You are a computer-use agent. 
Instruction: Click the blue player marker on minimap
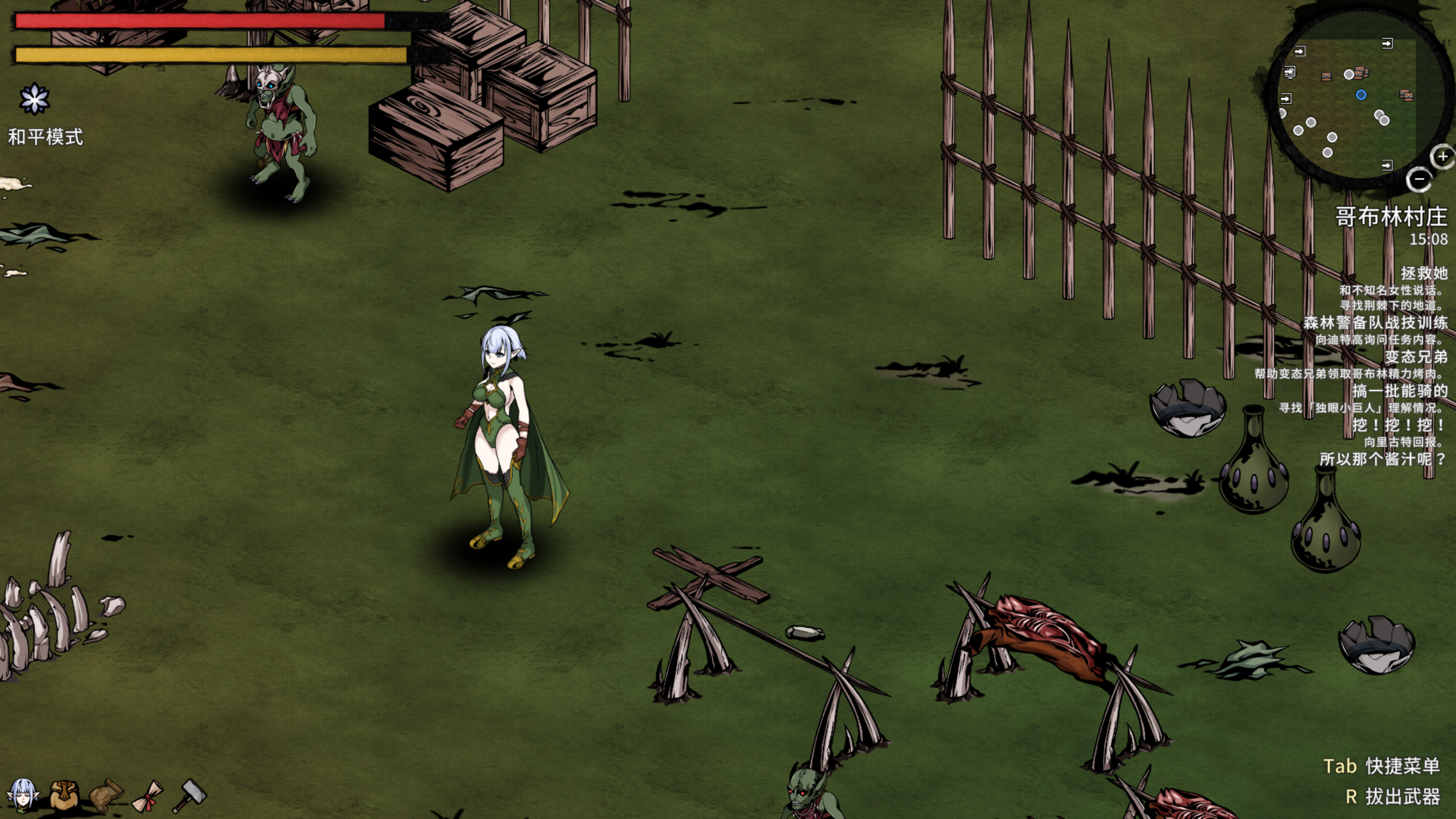[x=1360, y=95]
